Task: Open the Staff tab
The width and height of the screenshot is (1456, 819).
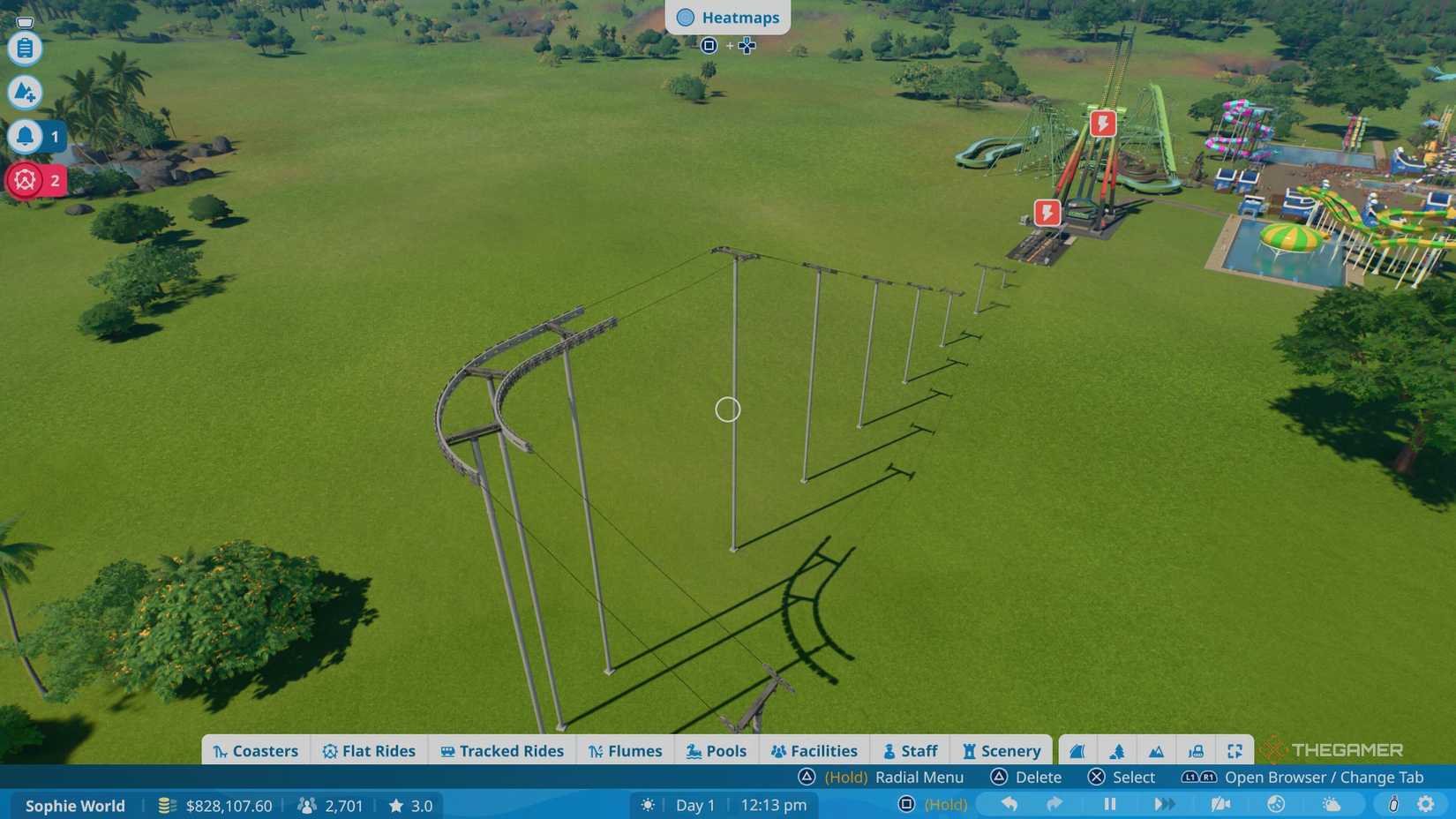Action: point(910,750)
